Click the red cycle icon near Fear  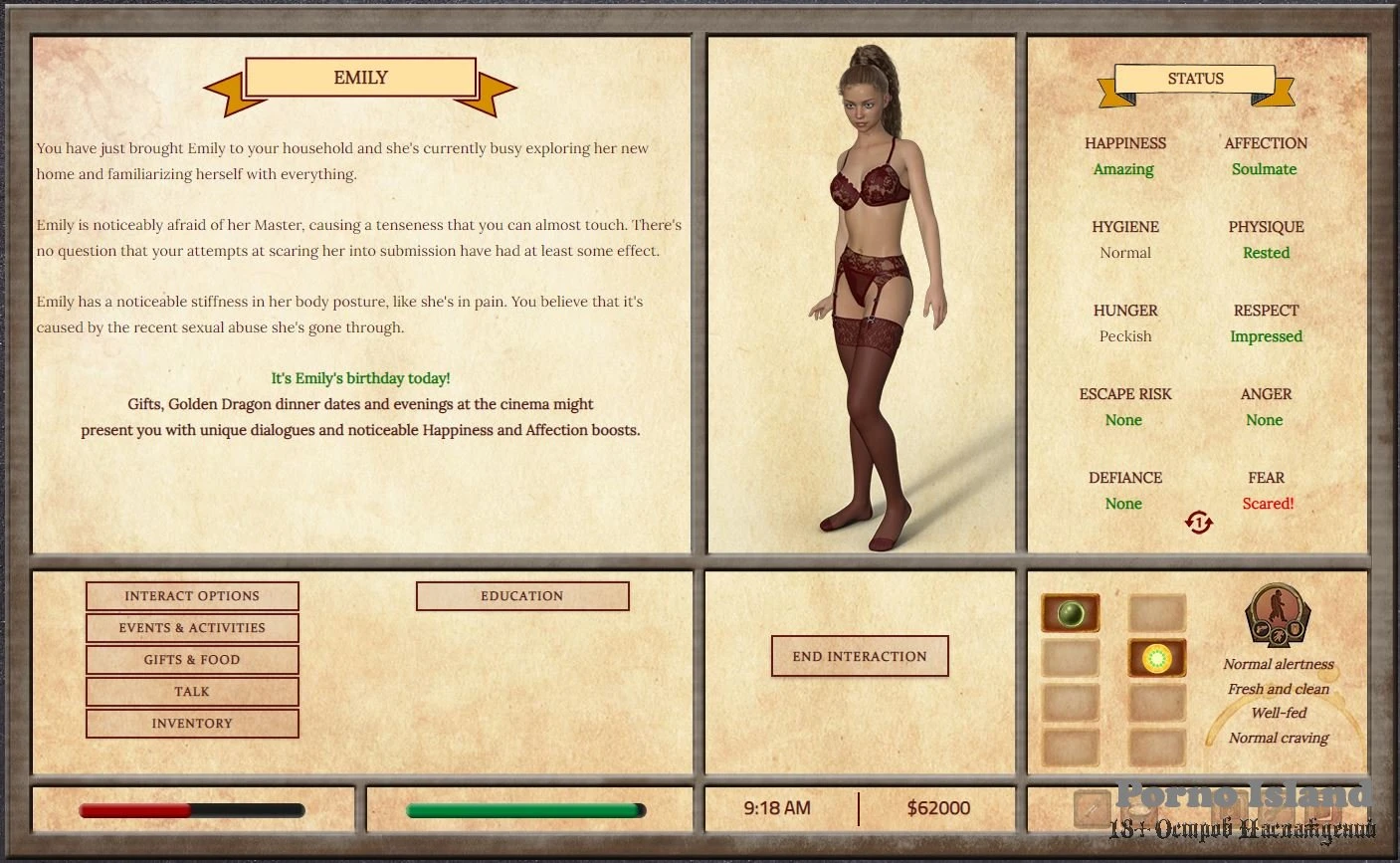(x=1199, y=522)
